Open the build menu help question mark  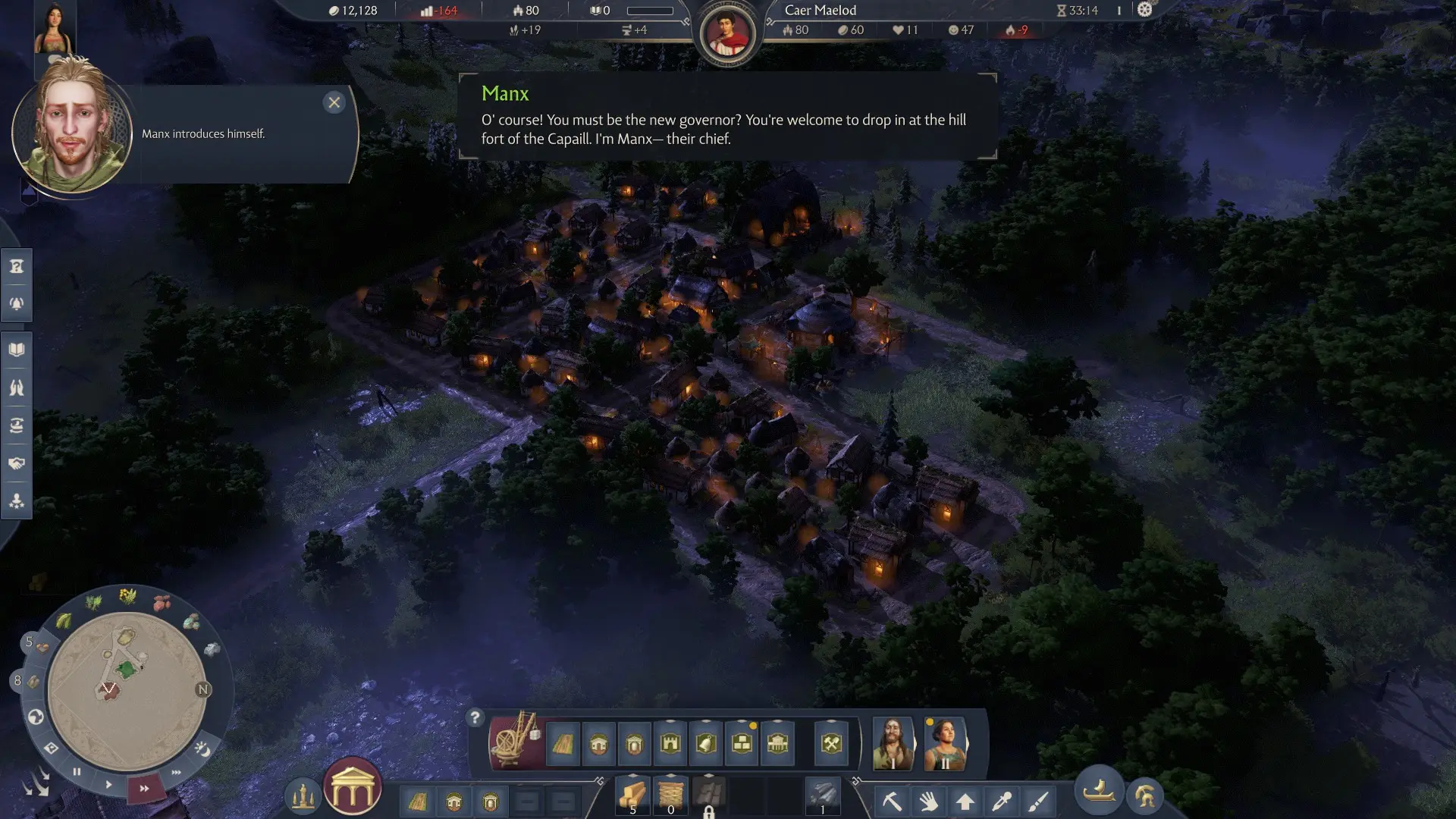(475, 717)
